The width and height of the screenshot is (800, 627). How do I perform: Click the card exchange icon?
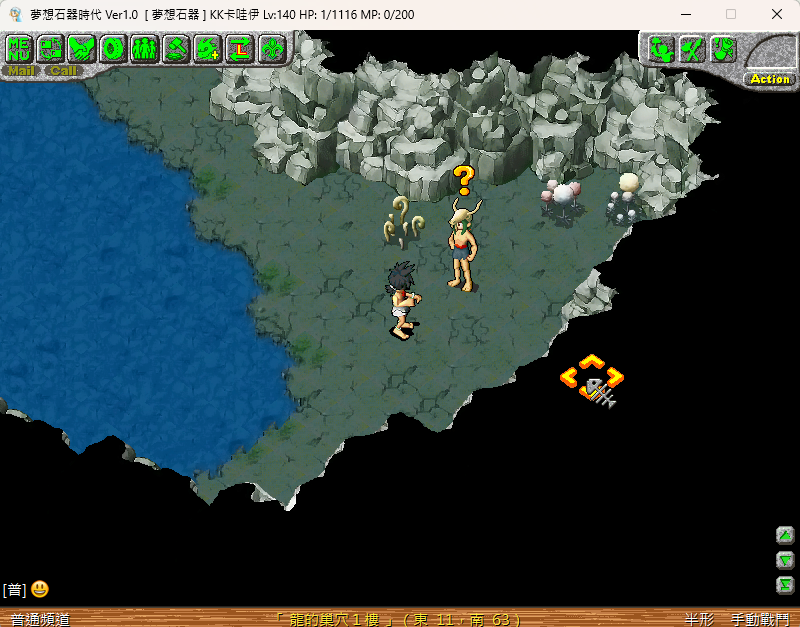[51, 48]
